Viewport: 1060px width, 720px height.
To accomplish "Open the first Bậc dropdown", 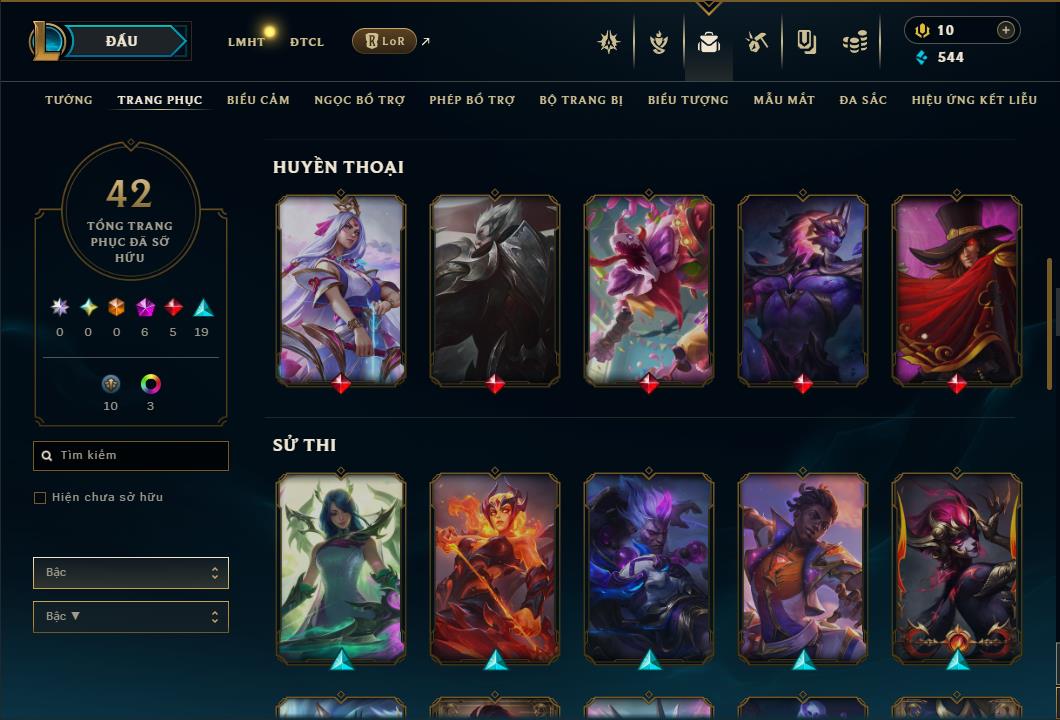I will tap(131, 573).
